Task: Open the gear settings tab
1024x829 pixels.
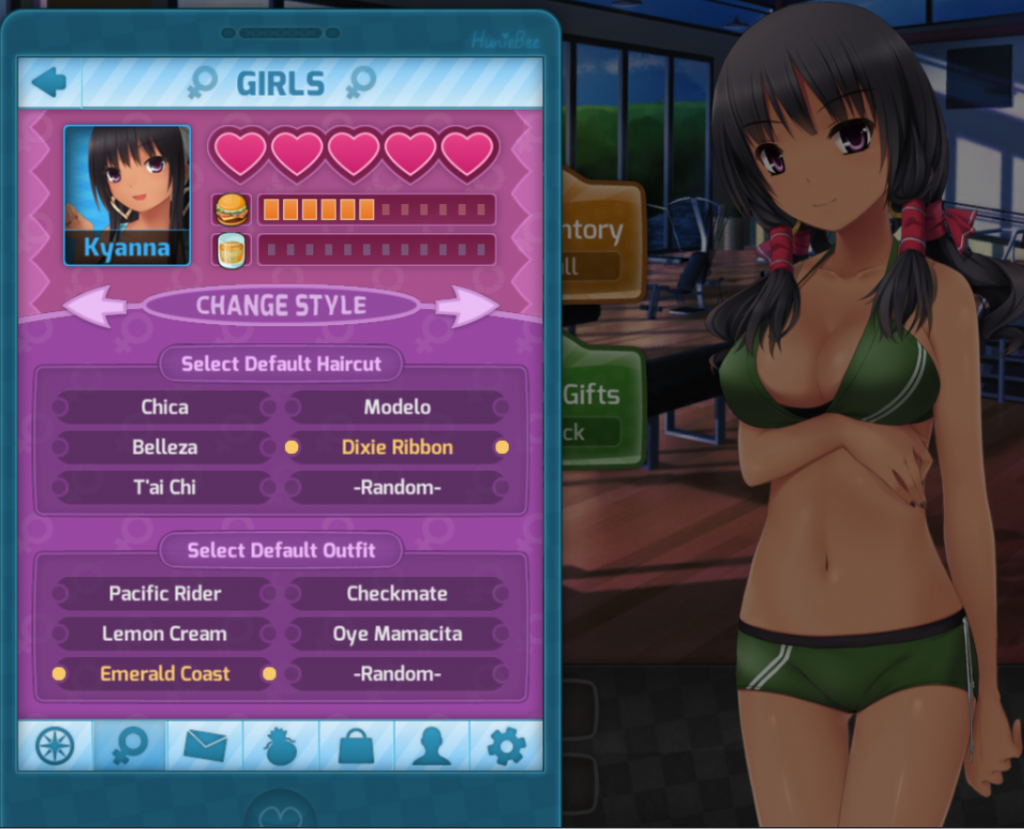Action: pos(506,746)
